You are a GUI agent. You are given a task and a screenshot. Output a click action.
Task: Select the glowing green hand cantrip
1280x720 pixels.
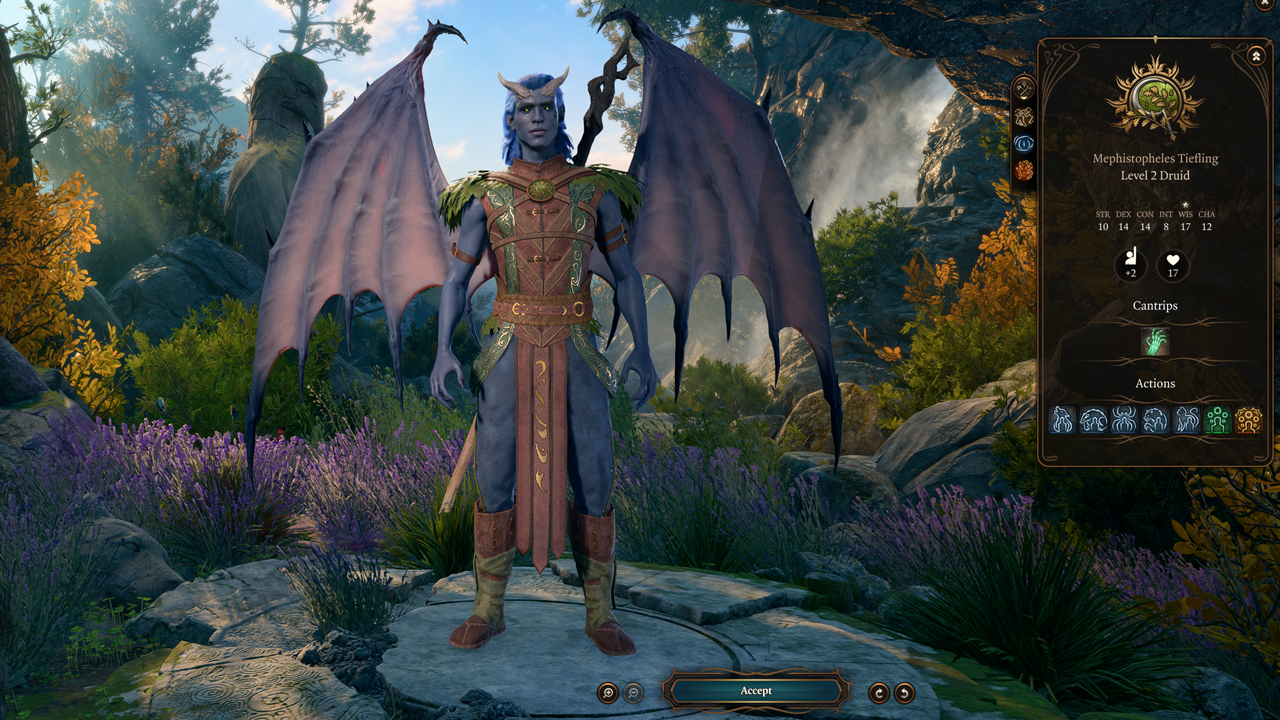1155,342
